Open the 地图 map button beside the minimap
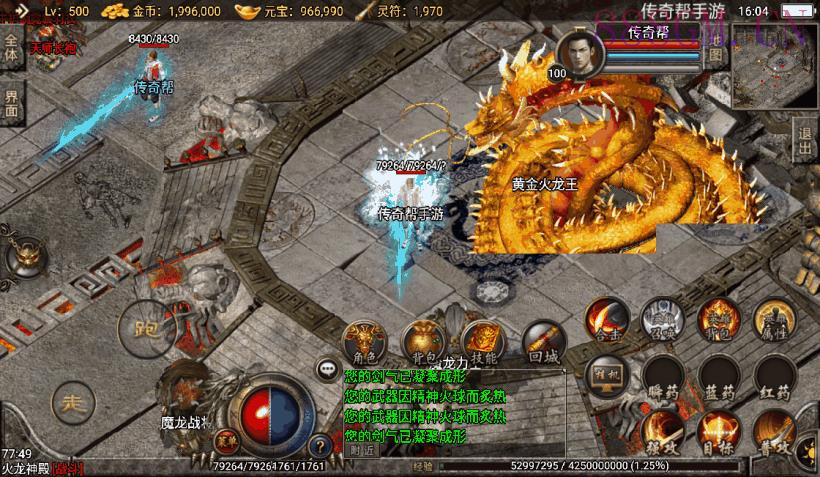Screen dimensions: 820x477 (x=715, y=48)
